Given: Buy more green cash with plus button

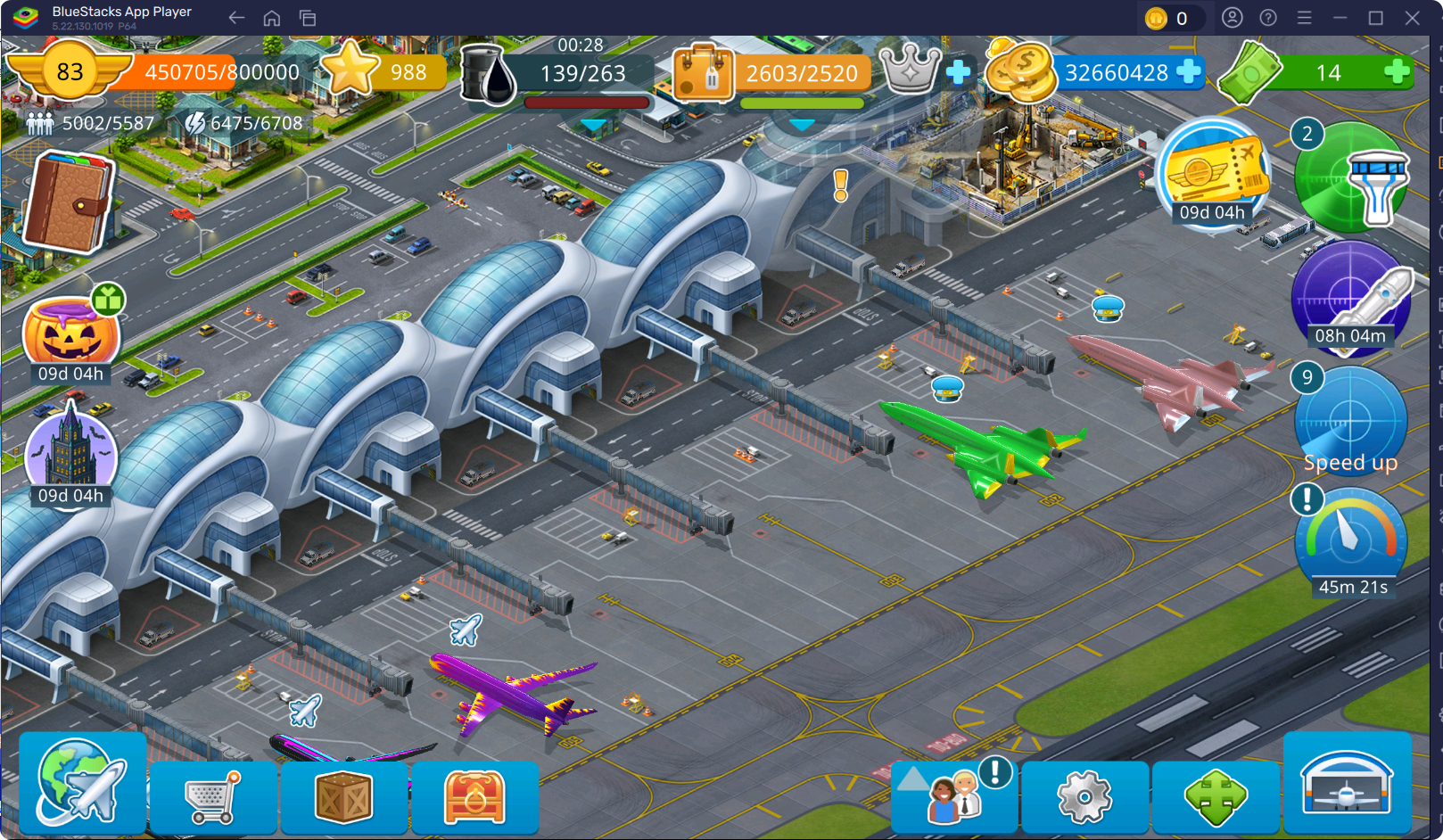Looking at the screenshot, I should (1397, 72).
